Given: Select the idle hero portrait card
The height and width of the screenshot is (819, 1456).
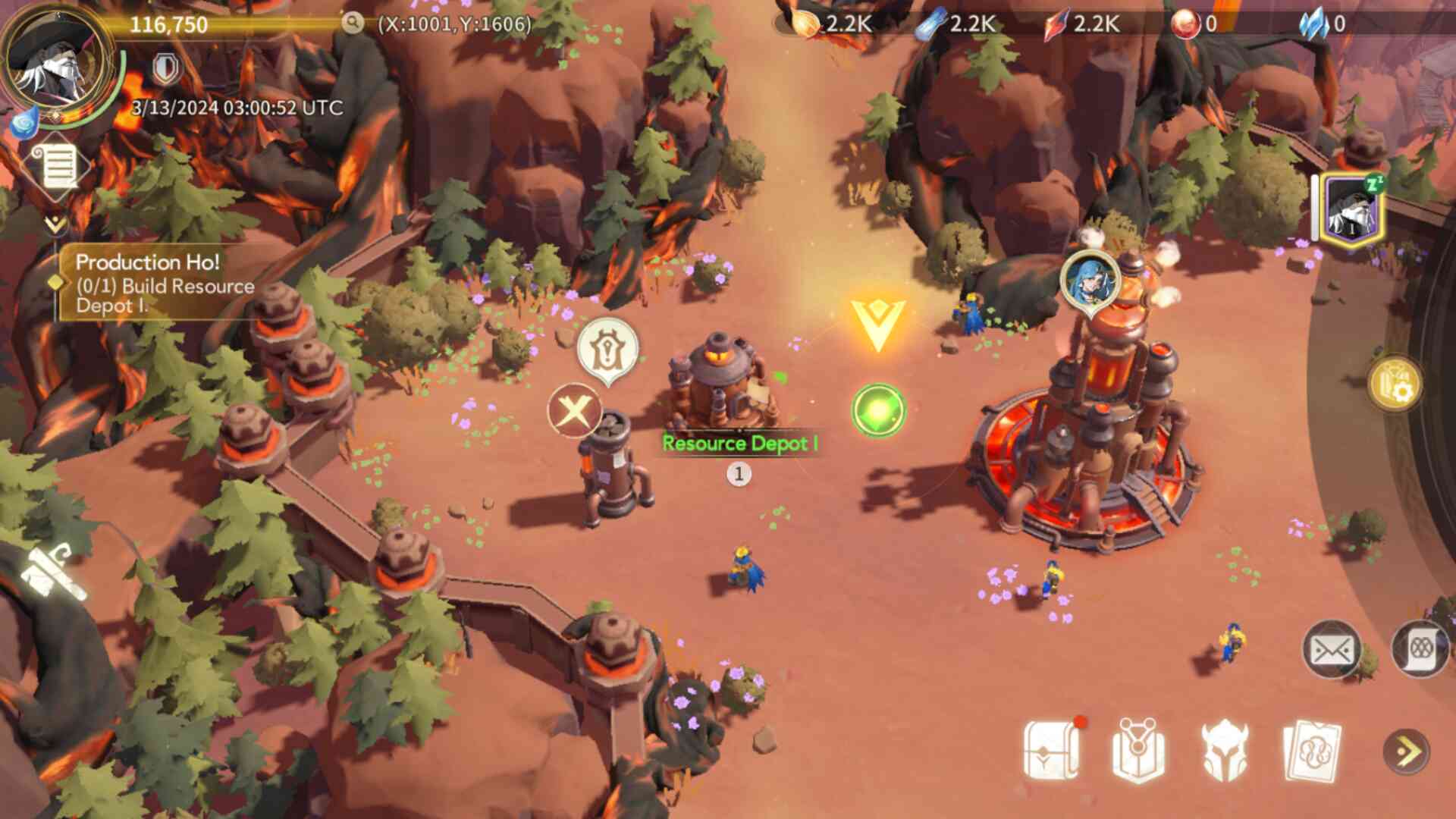Looking at the screenshot, I should click(1352, 208).
